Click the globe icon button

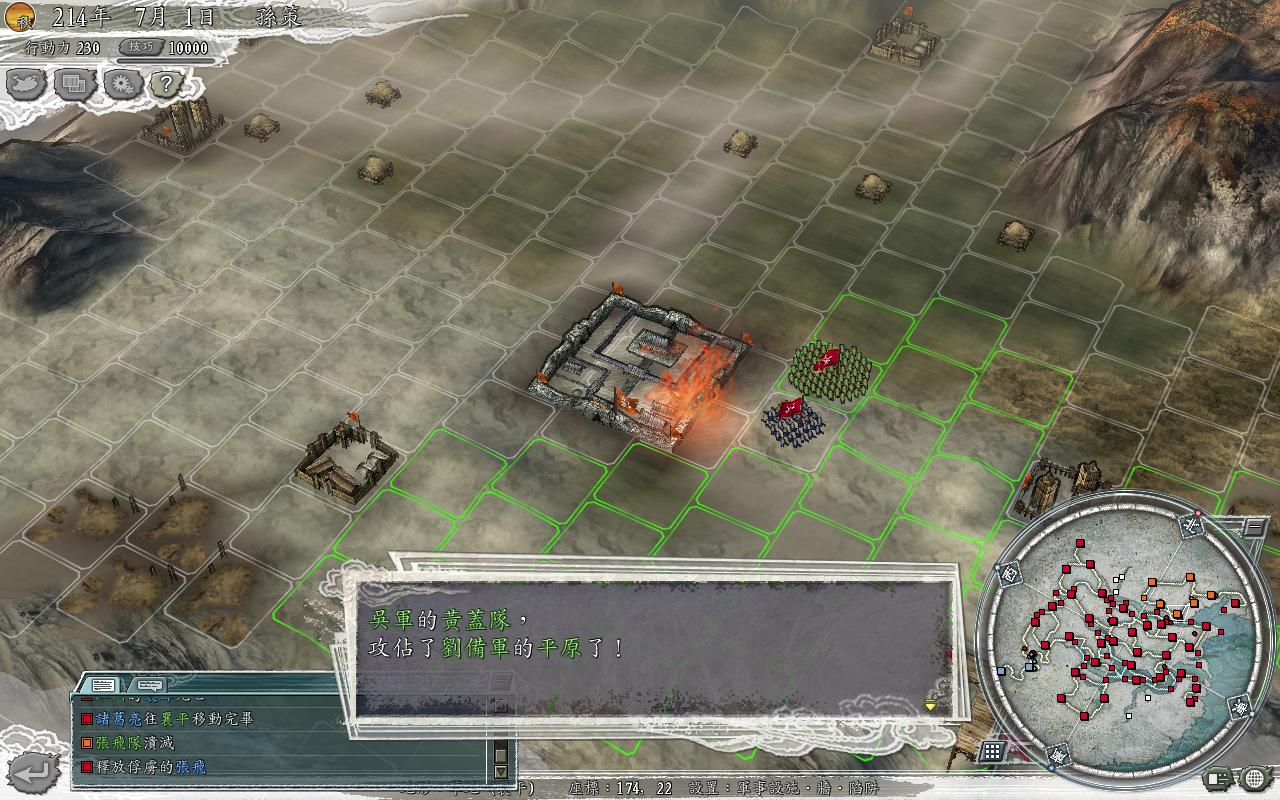[1253, 778]
